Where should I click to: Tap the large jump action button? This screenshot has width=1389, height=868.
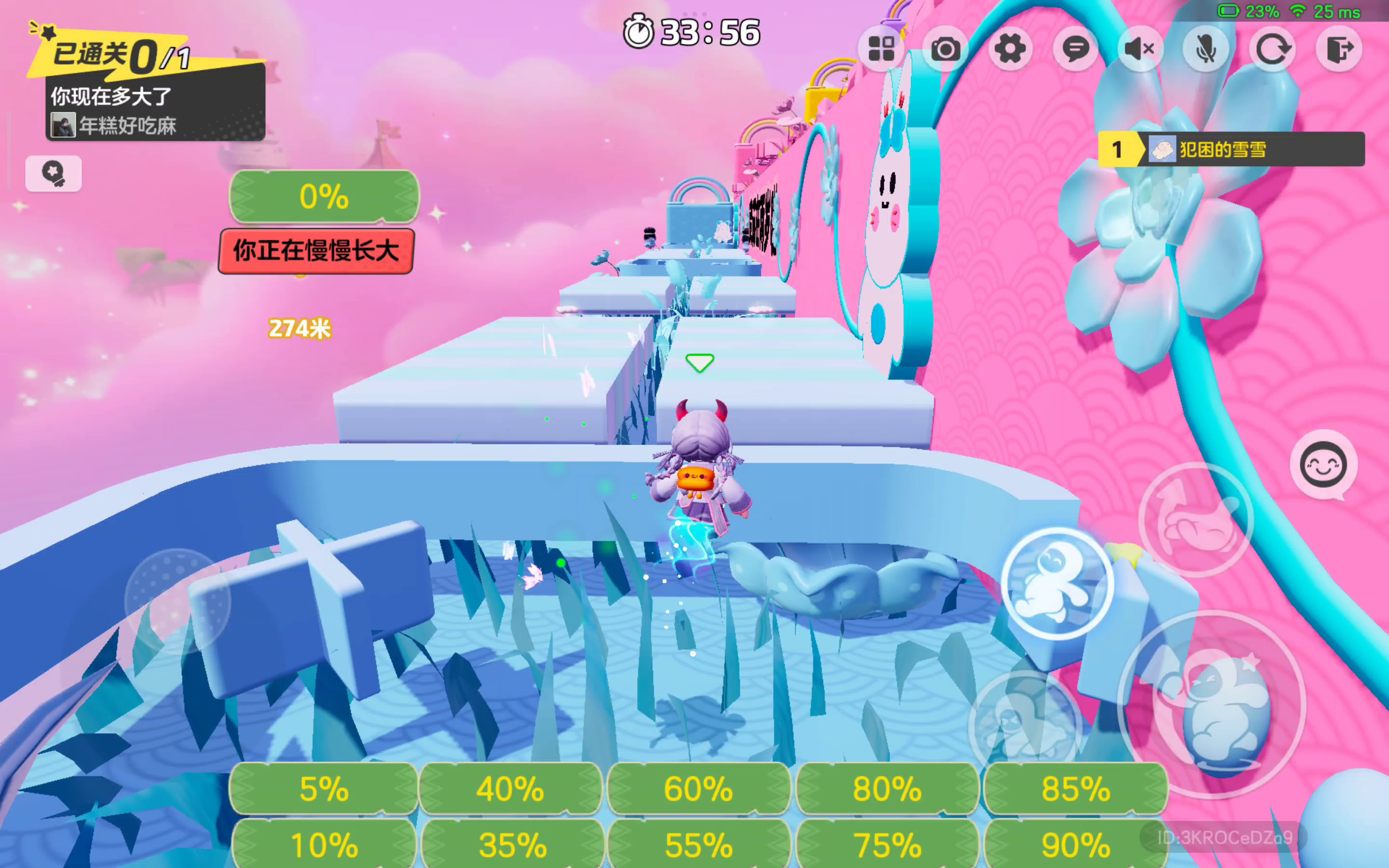pyautogui.click(x=1211, y=705)
